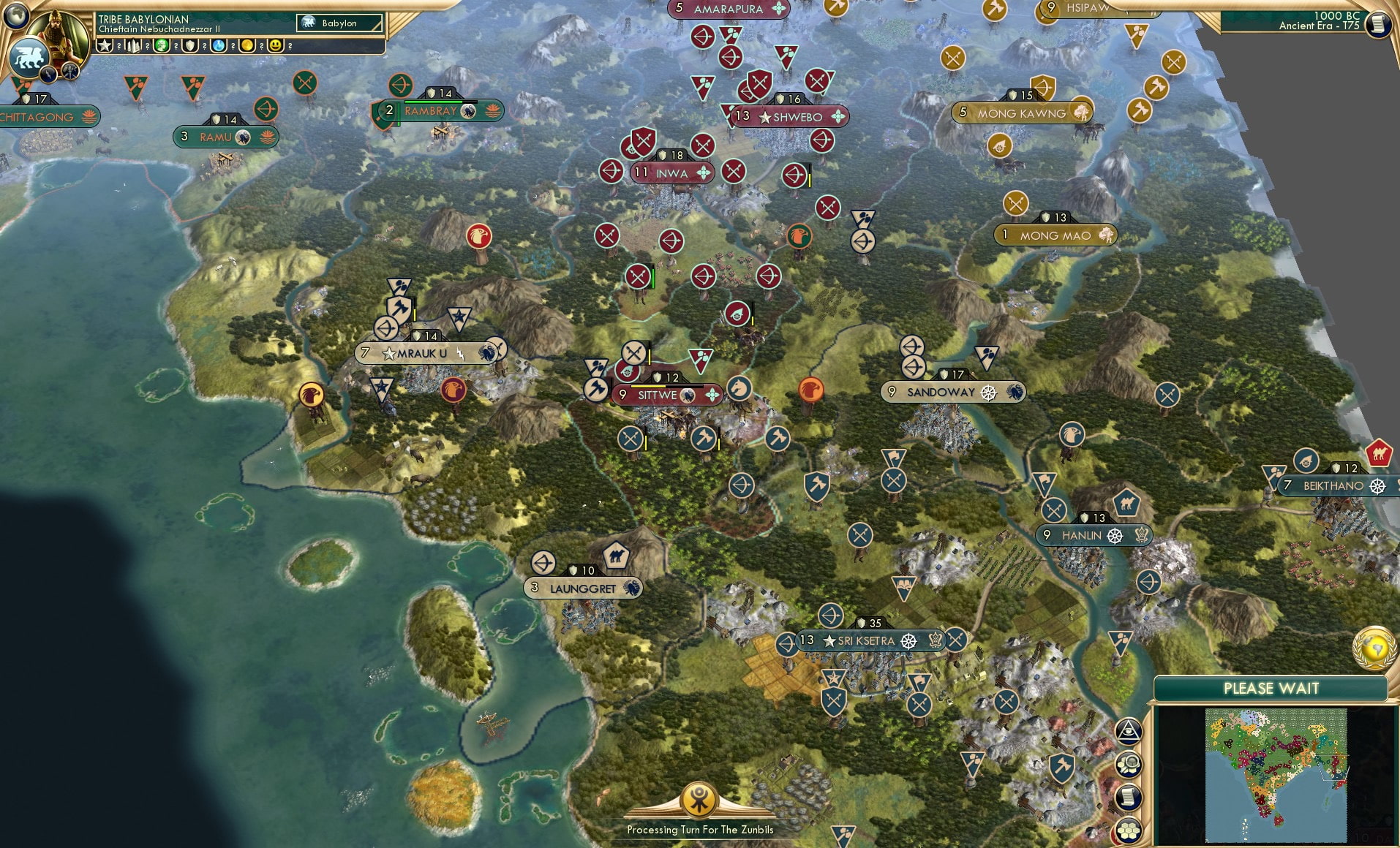Expand the Shwebo city banner

click(790, 116)
